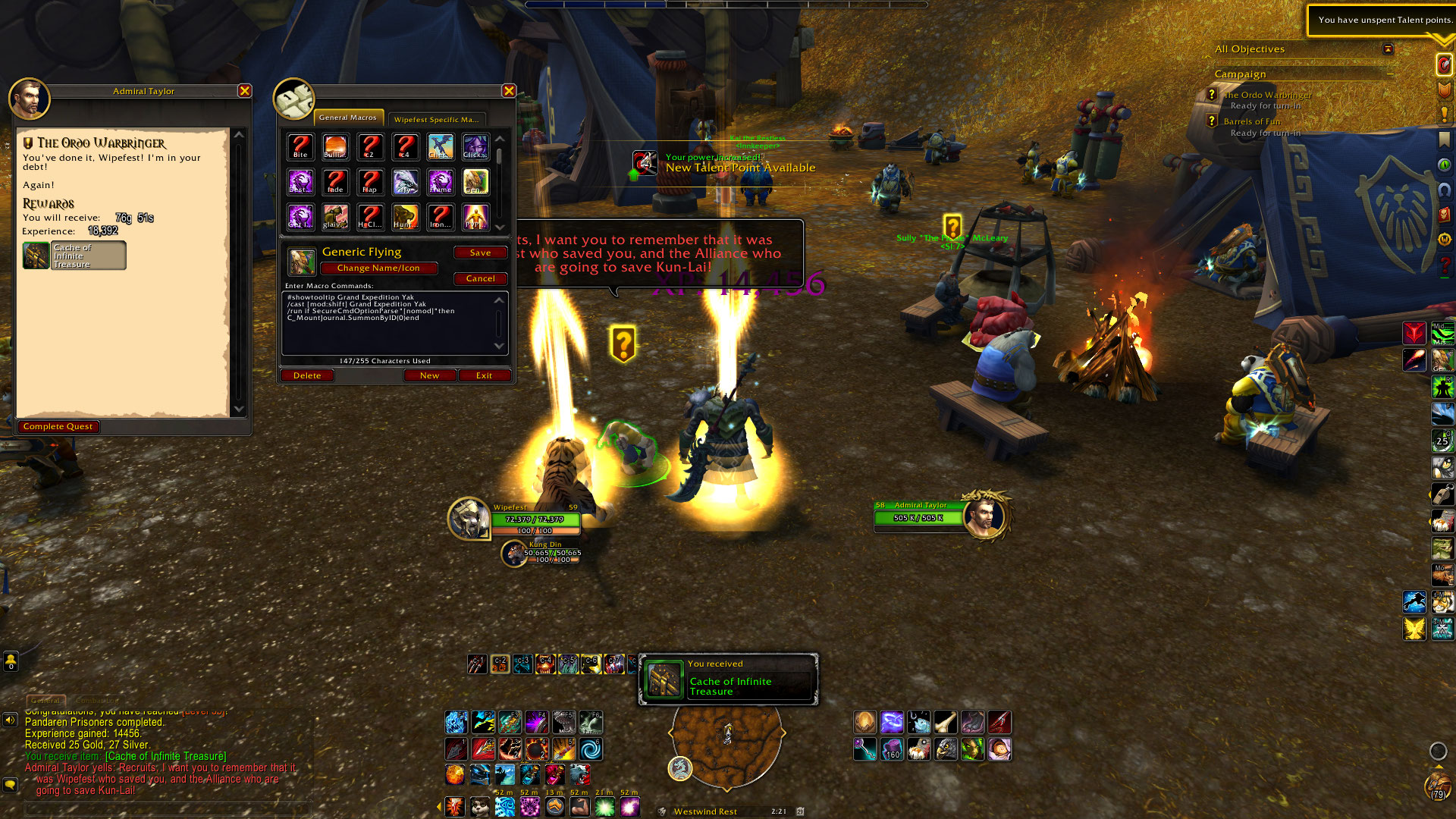Switch to the General Macros tab
Image resolution: width=1456 pixels, height=819 pixels.
348,118
